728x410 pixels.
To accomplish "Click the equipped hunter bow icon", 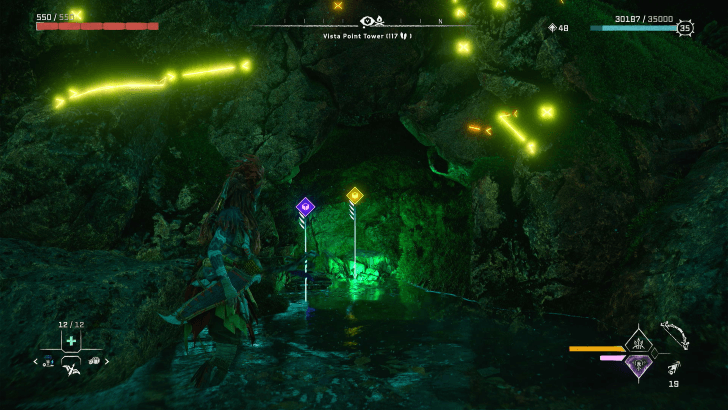I will tap(675, 334).
